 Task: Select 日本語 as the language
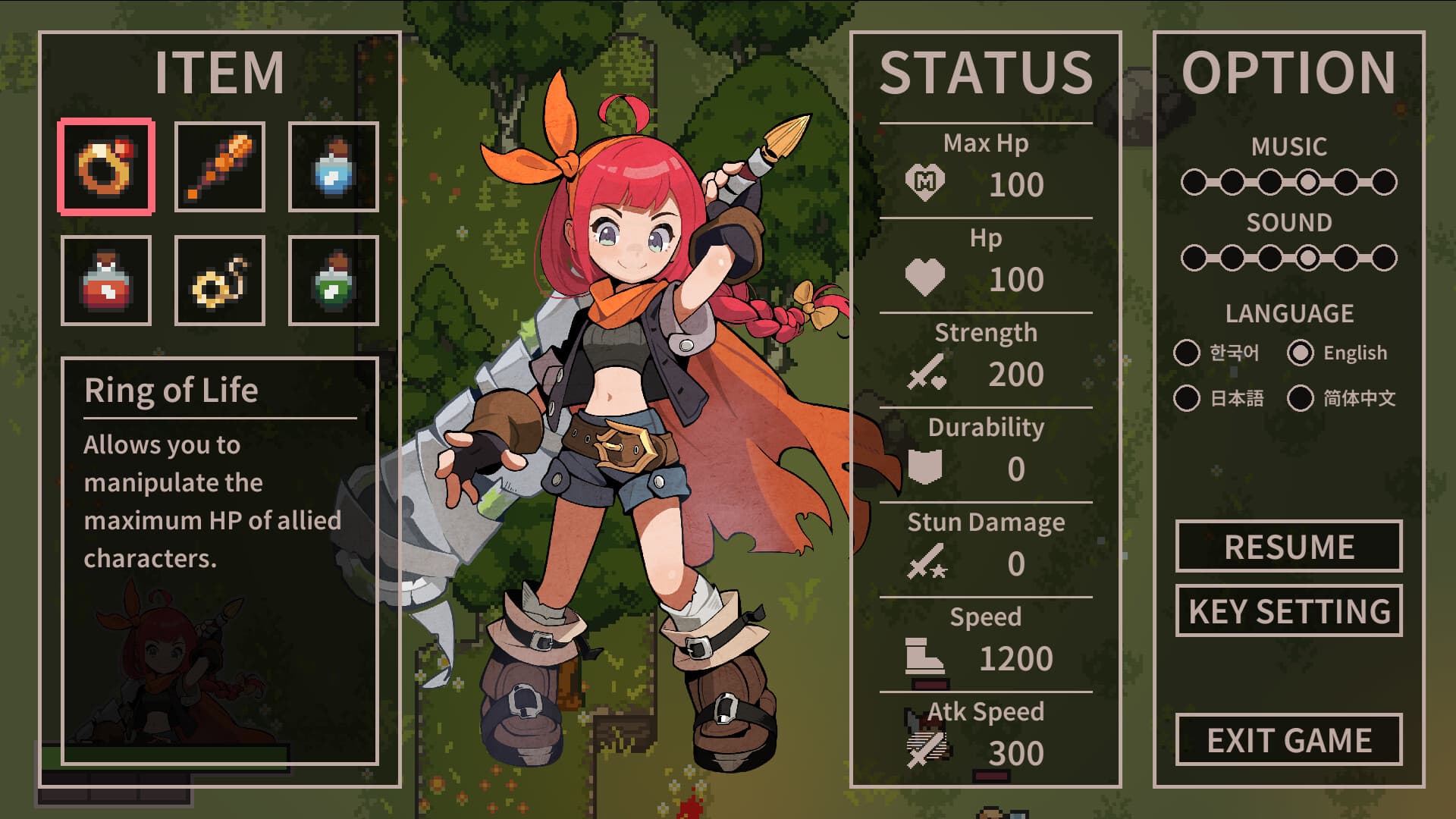click(x=1188, y=397)
